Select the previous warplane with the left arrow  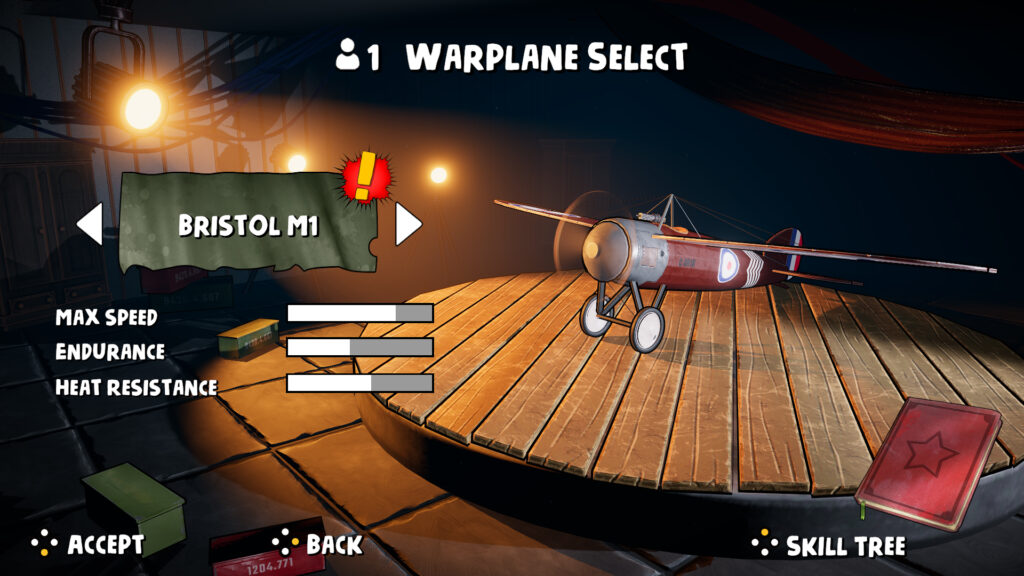pos(90,224)
